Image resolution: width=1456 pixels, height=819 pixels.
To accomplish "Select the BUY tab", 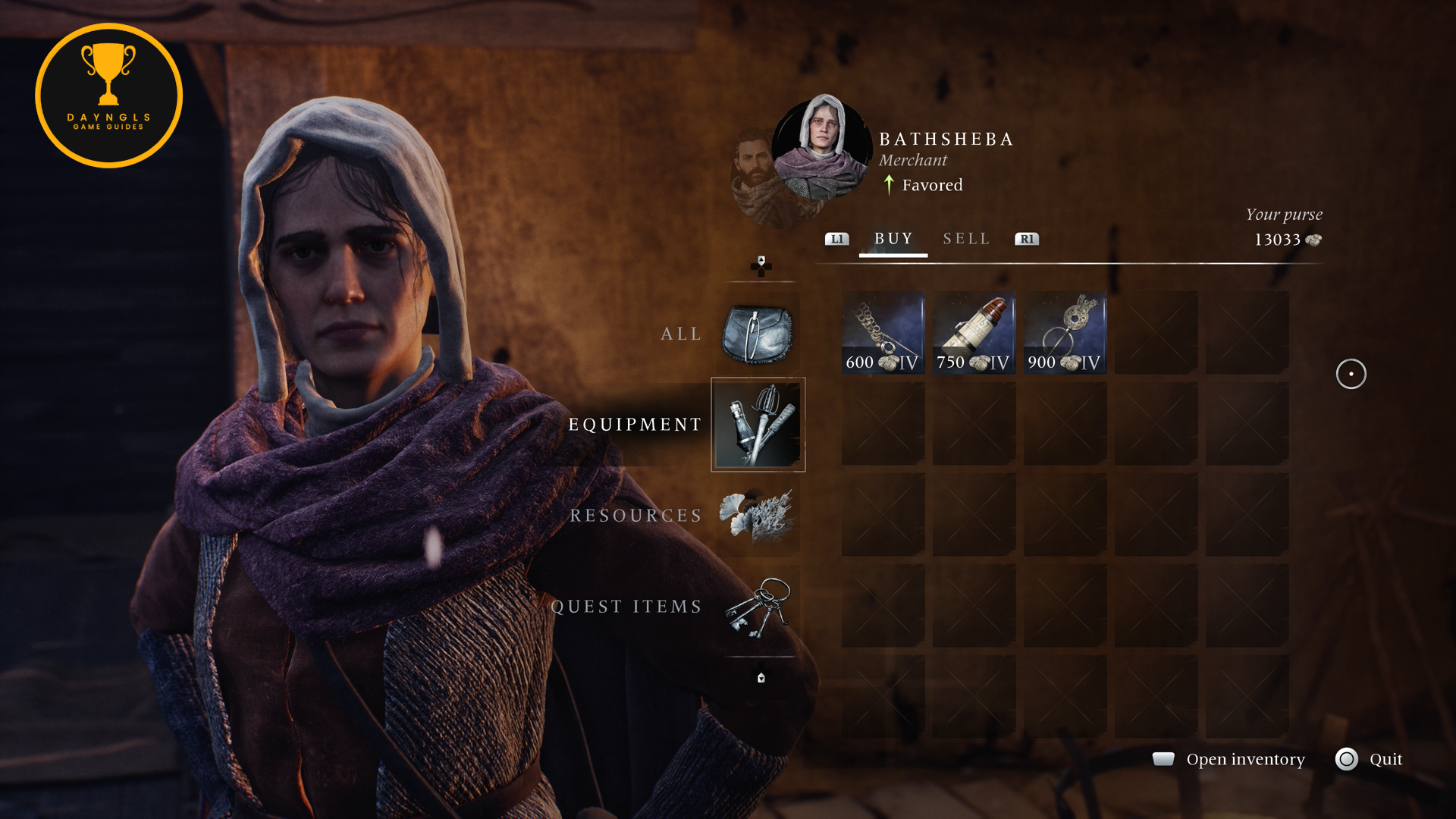I will 893,239.
